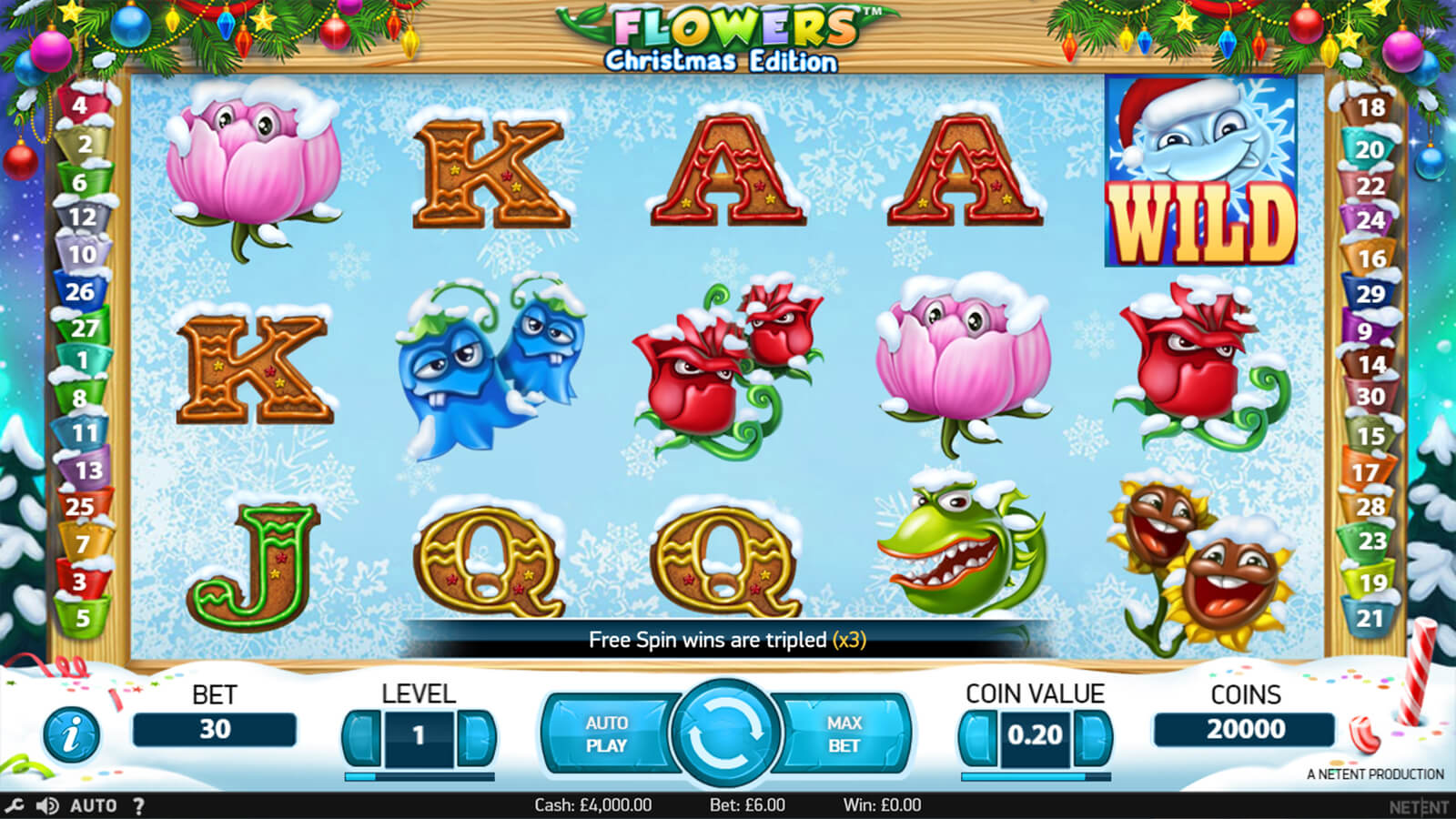Select bet line 21 marker
This screenshot has height=819, width=1456.
[x=1370, y=618]
